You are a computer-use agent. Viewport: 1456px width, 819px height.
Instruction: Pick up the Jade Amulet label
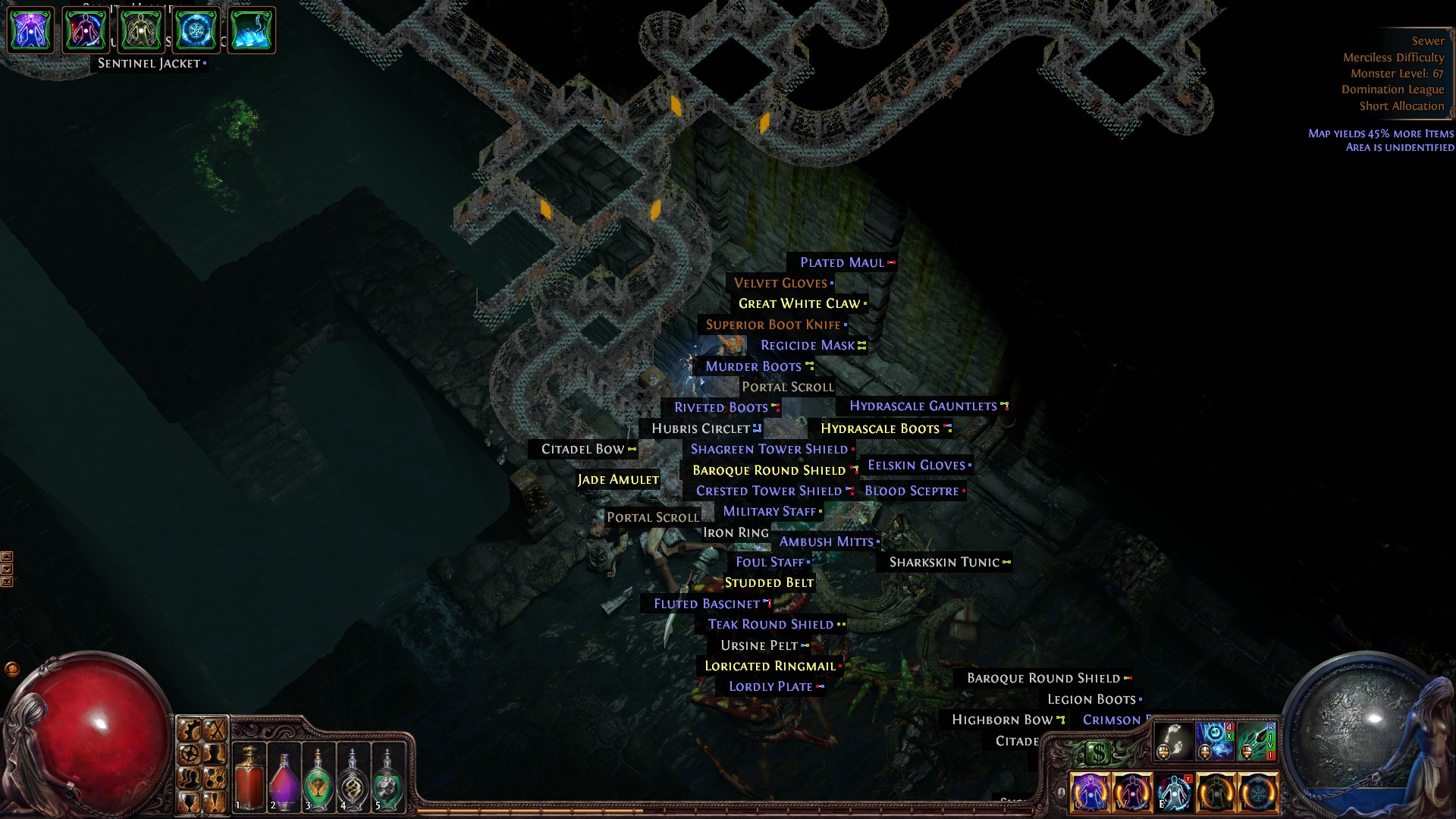coord(618,480)
